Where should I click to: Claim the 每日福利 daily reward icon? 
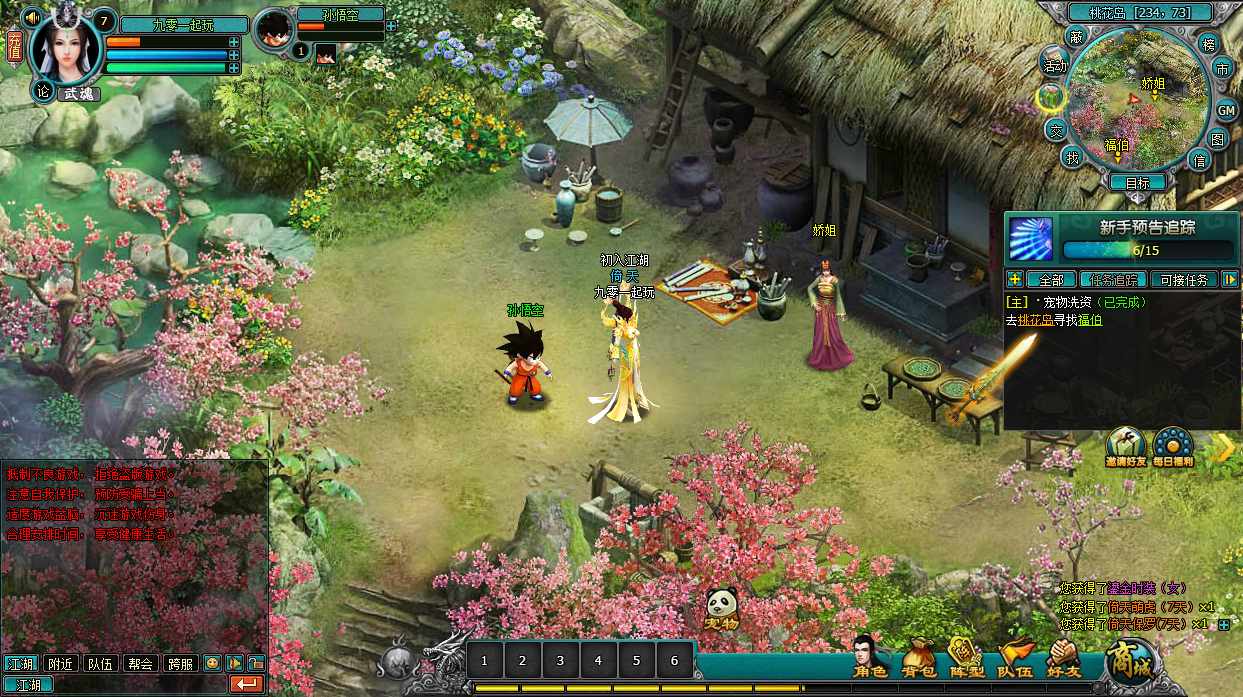1173,447
